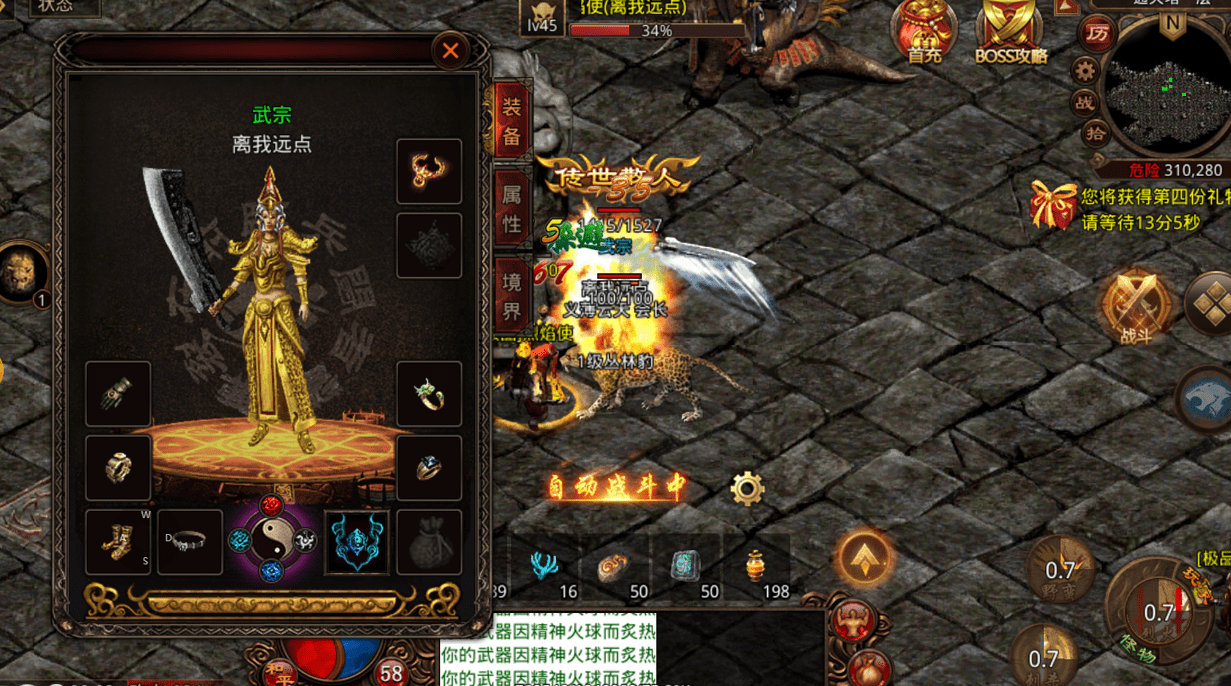Click the silver belt equipment slot

tap(190, 542)
